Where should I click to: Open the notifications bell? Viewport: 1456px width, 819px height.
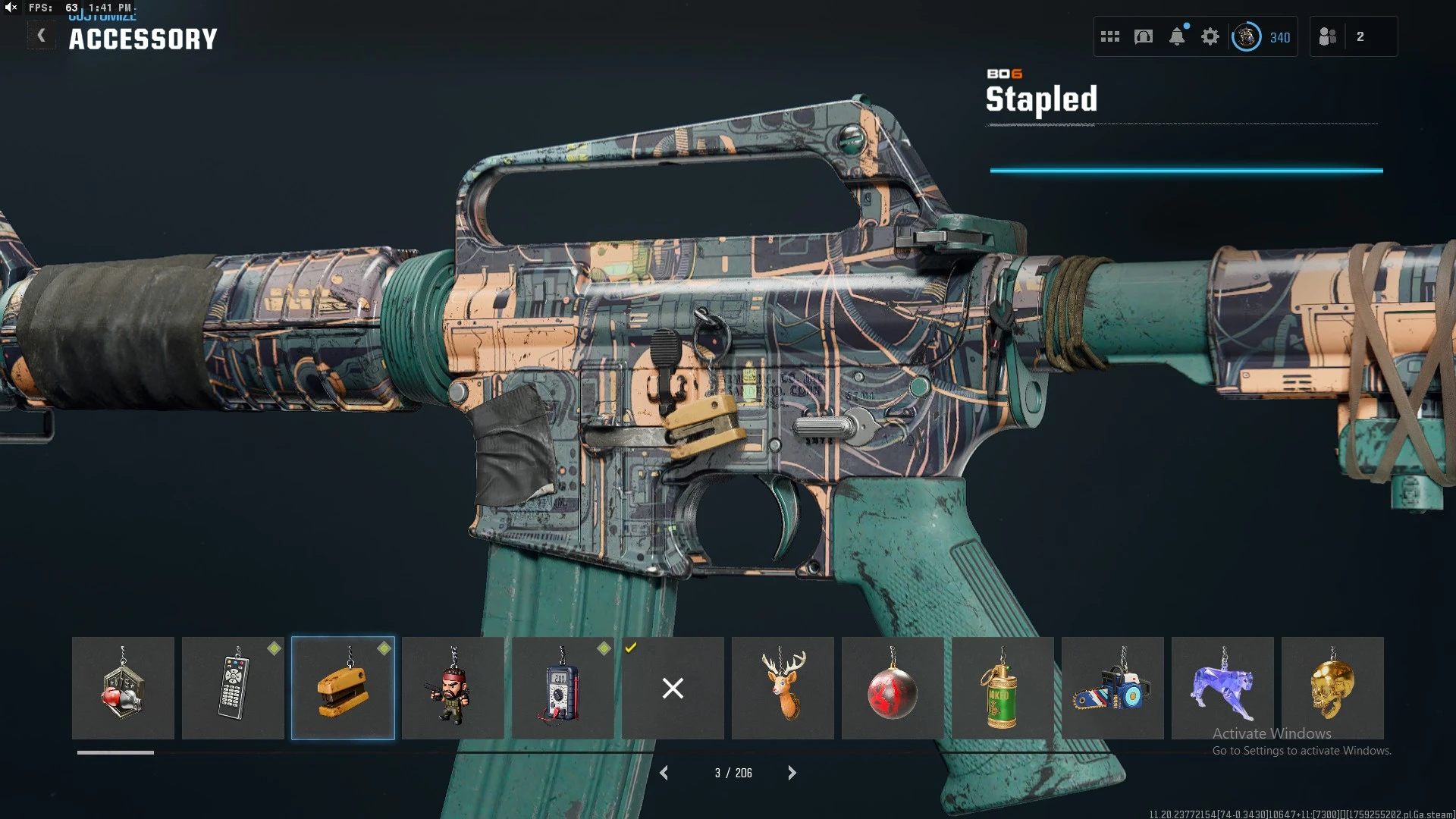click(1177, 36)
